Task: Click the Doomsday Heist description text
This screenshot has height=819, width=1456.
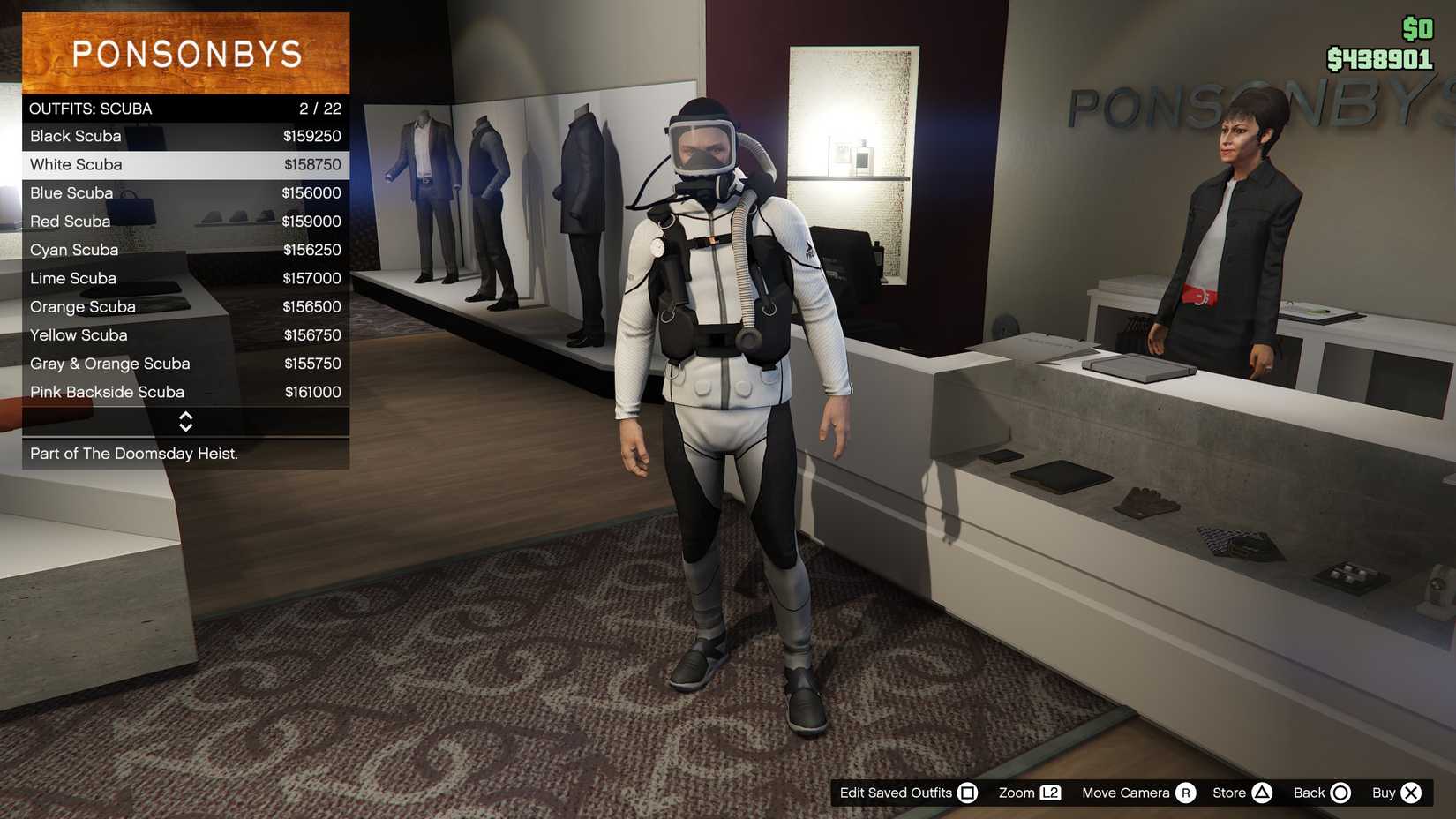Action: point(134,453)
